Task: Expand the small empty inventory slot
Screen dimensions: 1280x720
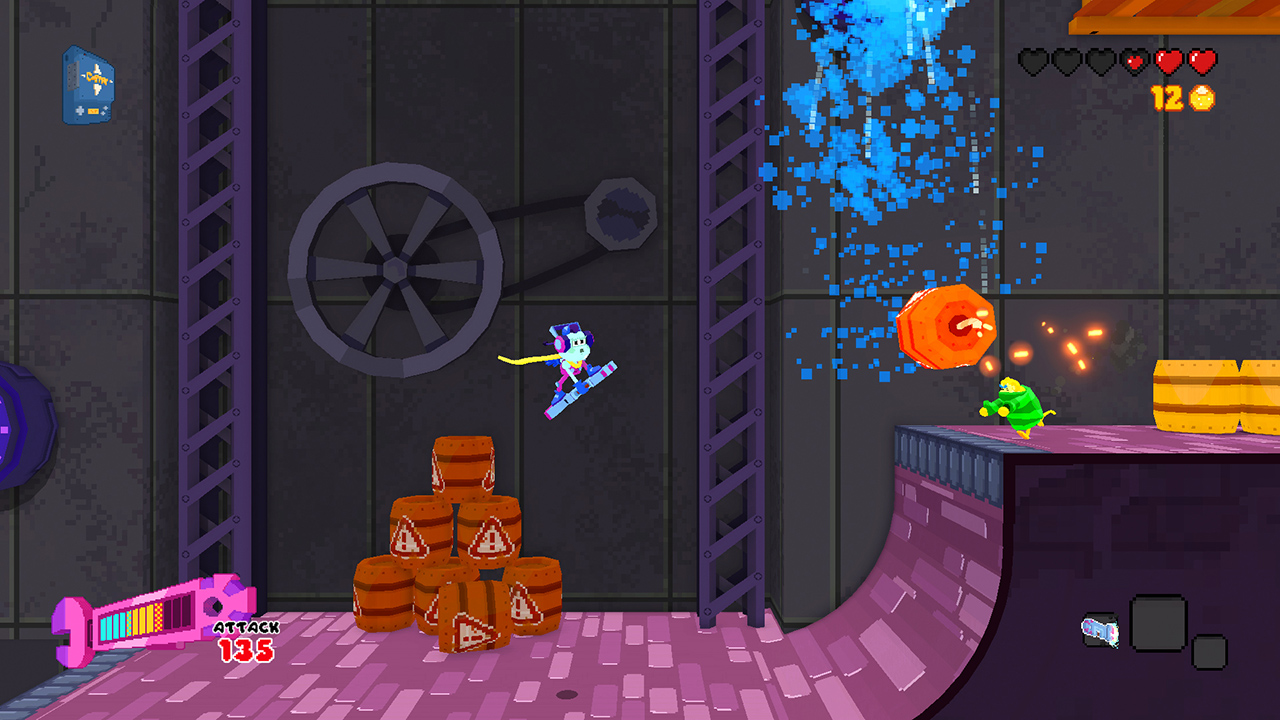Action: click(x=1210, y=652)
